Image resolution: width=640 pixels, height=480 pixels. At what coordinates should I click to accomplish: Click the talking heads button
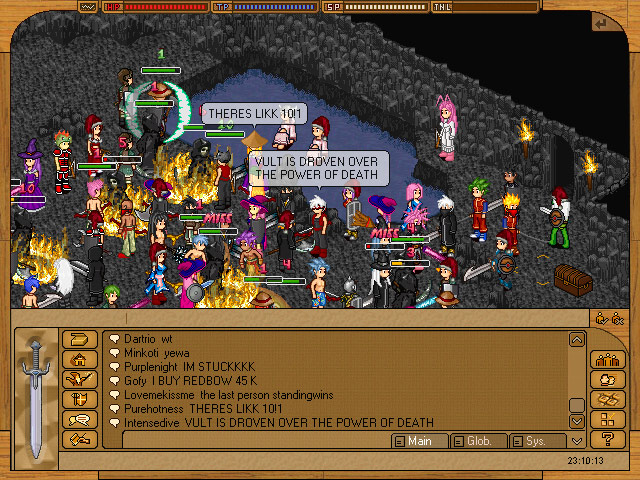(607, 380)
